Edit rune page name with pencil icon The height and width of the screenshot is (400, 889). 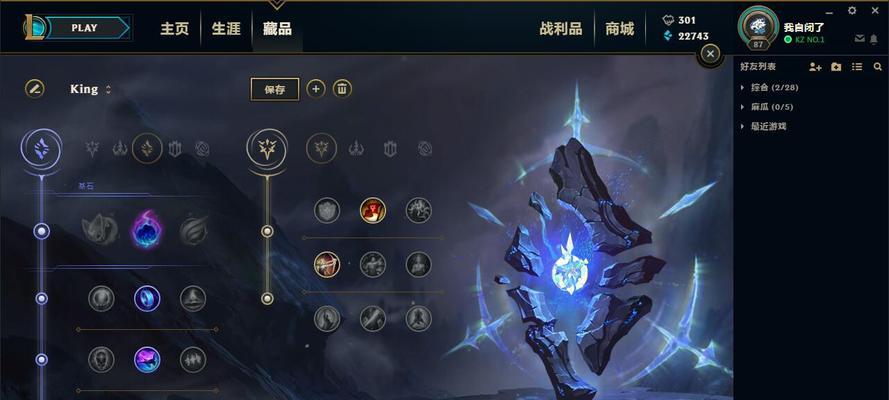35,89
